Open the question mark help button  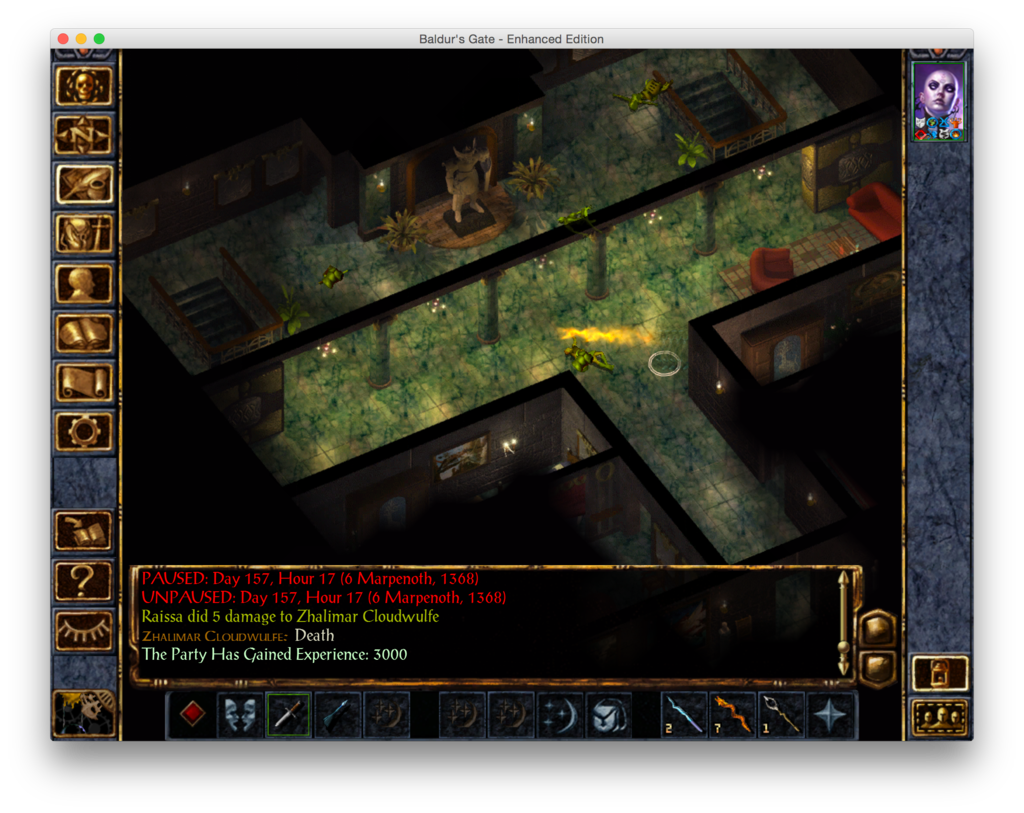[84, 580]
